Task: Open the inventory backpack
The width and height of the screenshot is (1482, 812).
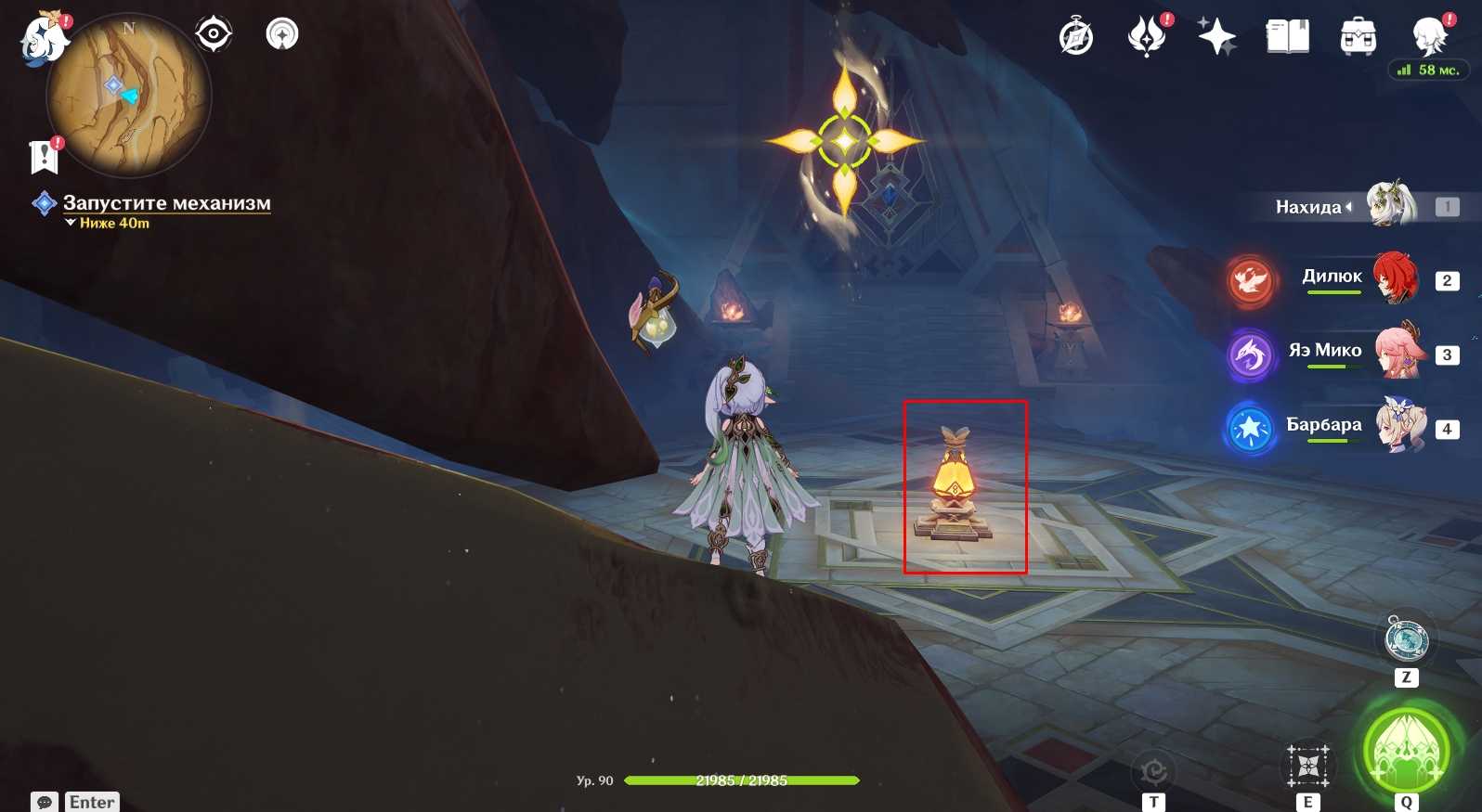Action: (x=1358, y=37)
